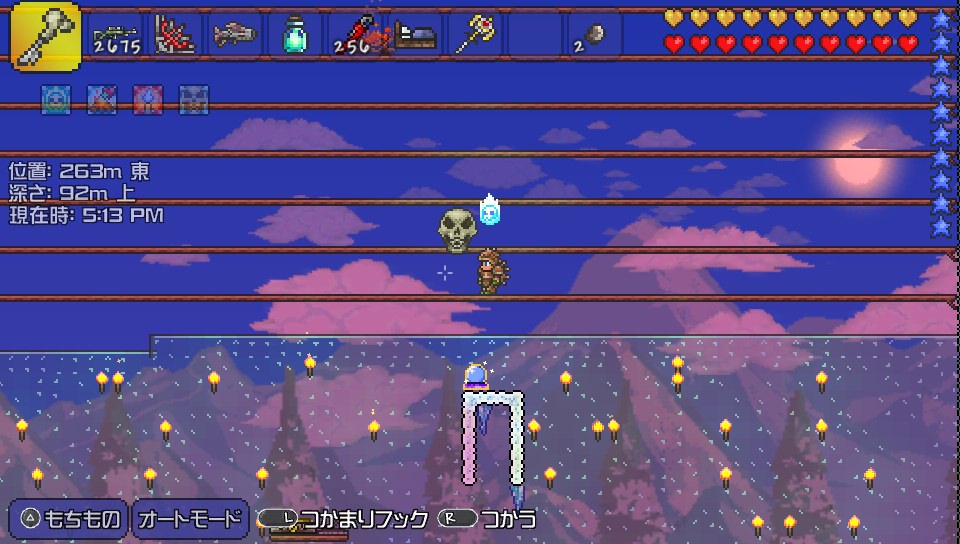Toggle the オートモード button
Viewport: 960px width, 544px height.
(x=190, y=519)
